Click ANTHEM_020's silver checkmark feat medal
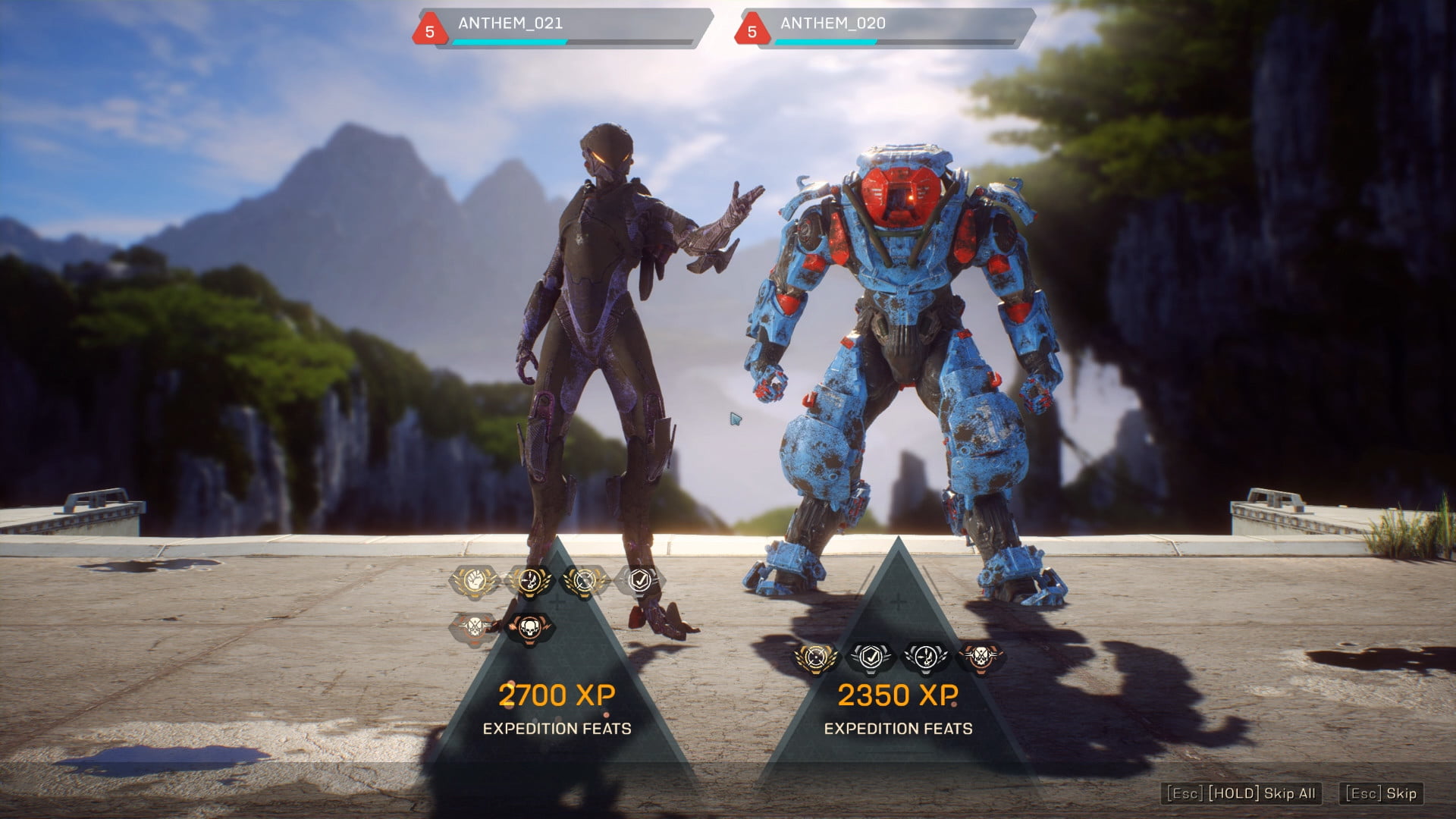The width and height of the screenshot is (1456, 819). (870, 657)
